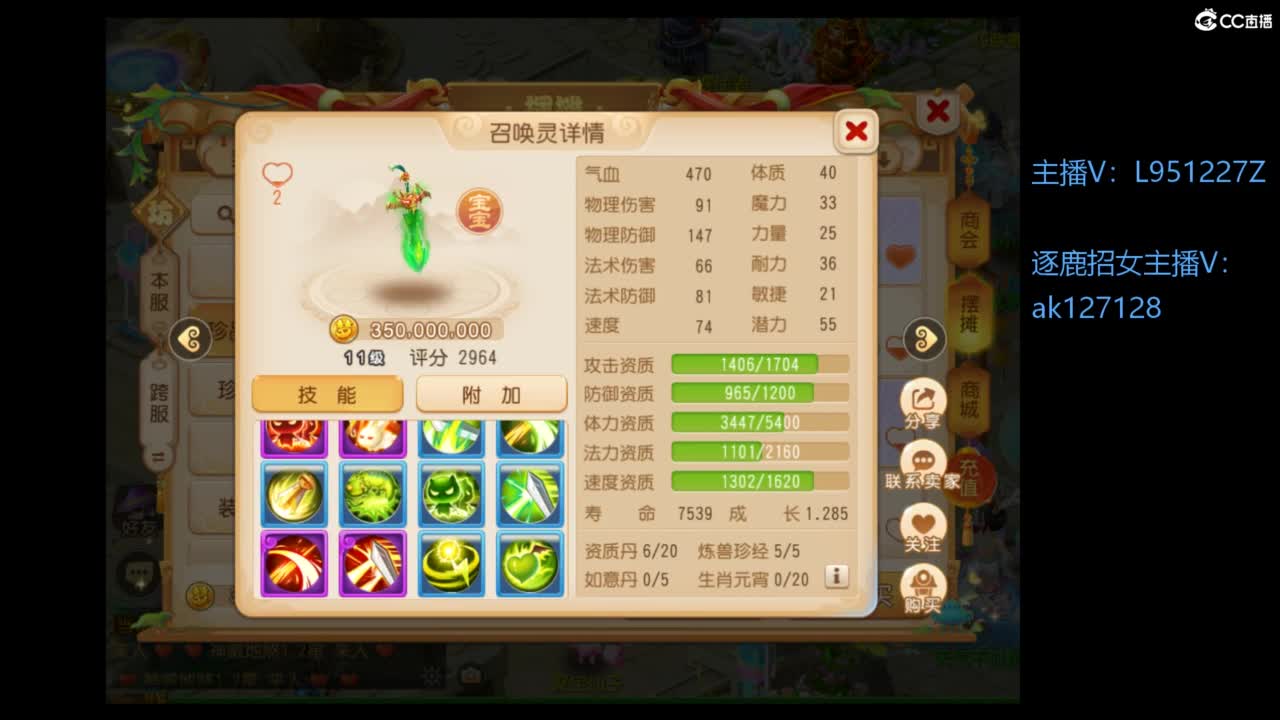Click the 攻击资质 1406/1704 progress bar
The width and height of the screenshot is (1280, 720).
coord(758,364)
